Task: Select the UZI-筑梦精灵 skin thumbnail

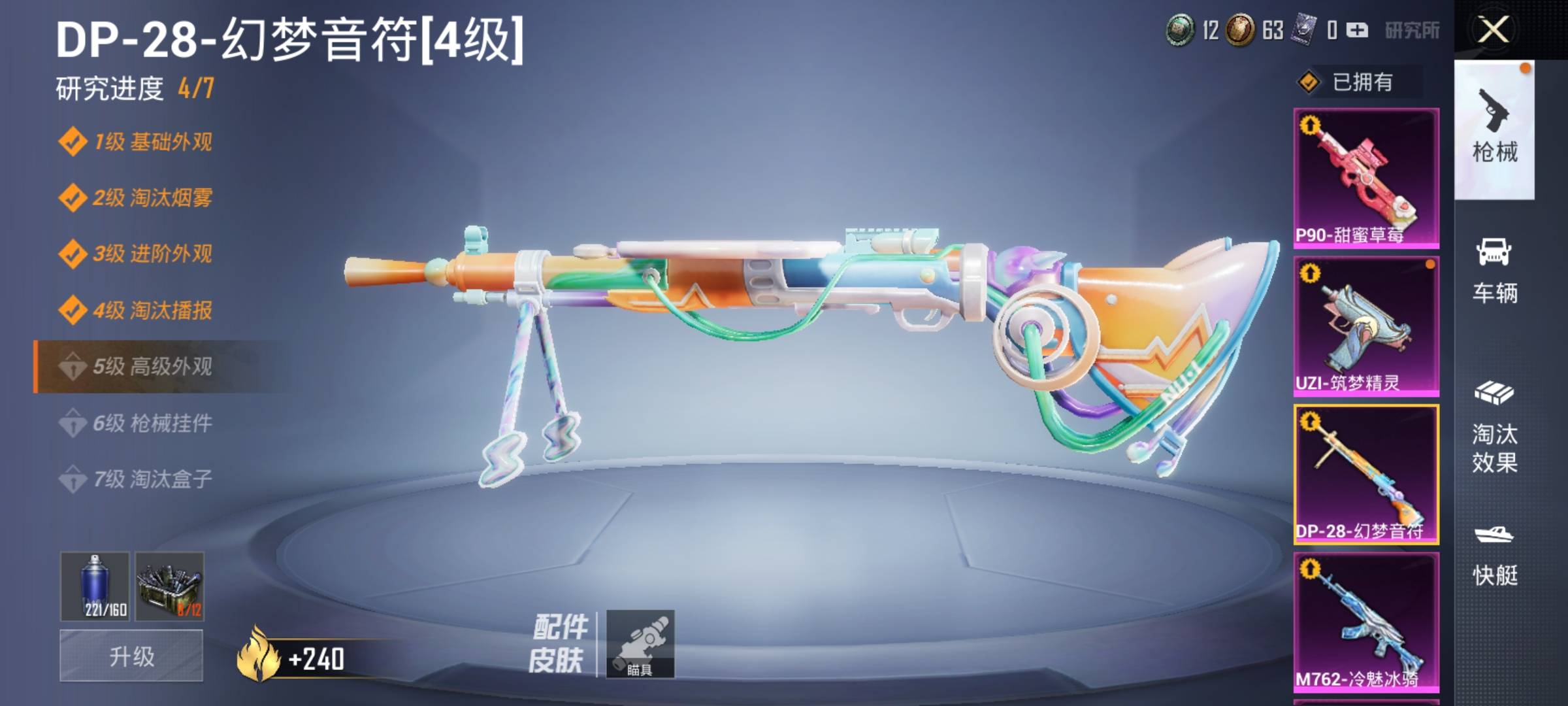Action: tap(1366, 326)
